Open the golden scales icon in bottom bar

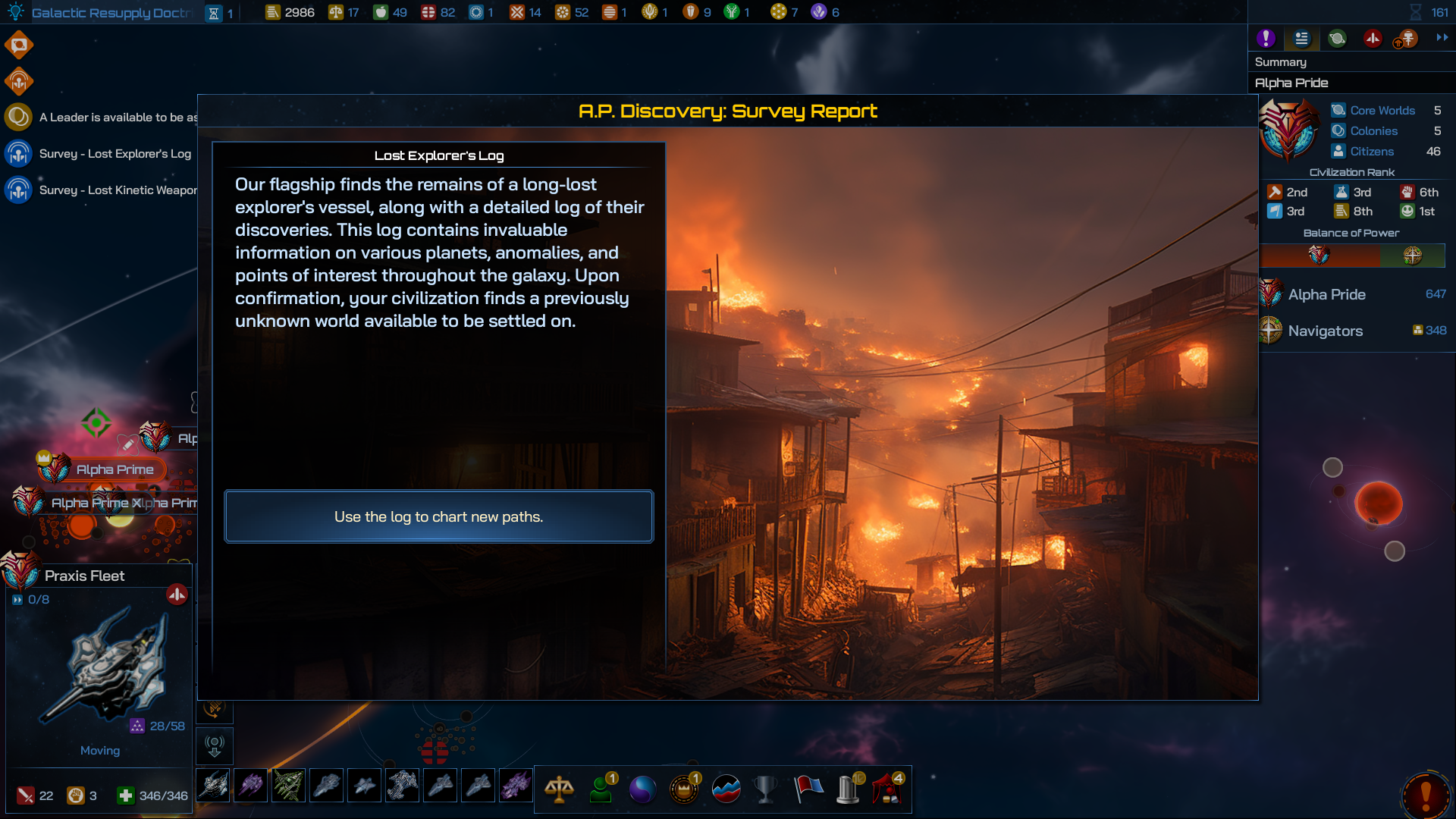[559, 789]
